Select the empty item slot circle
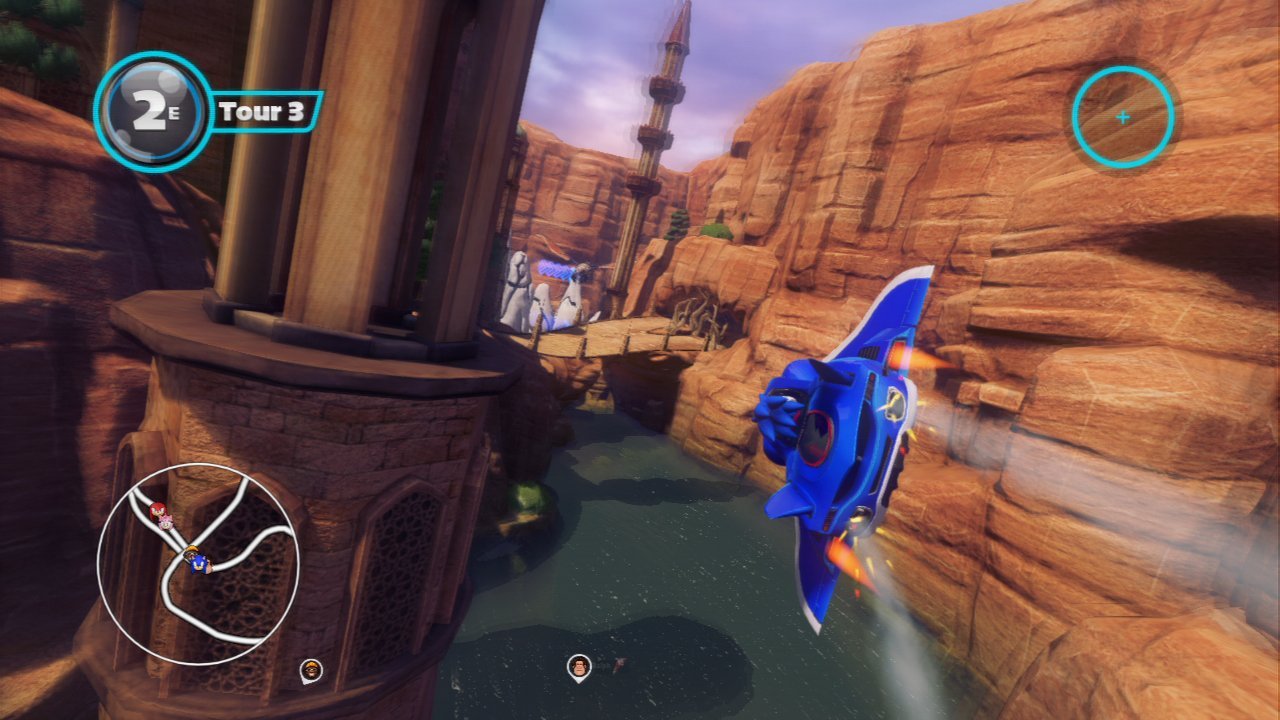The image size is (1280, 720). click(1122, 117)
